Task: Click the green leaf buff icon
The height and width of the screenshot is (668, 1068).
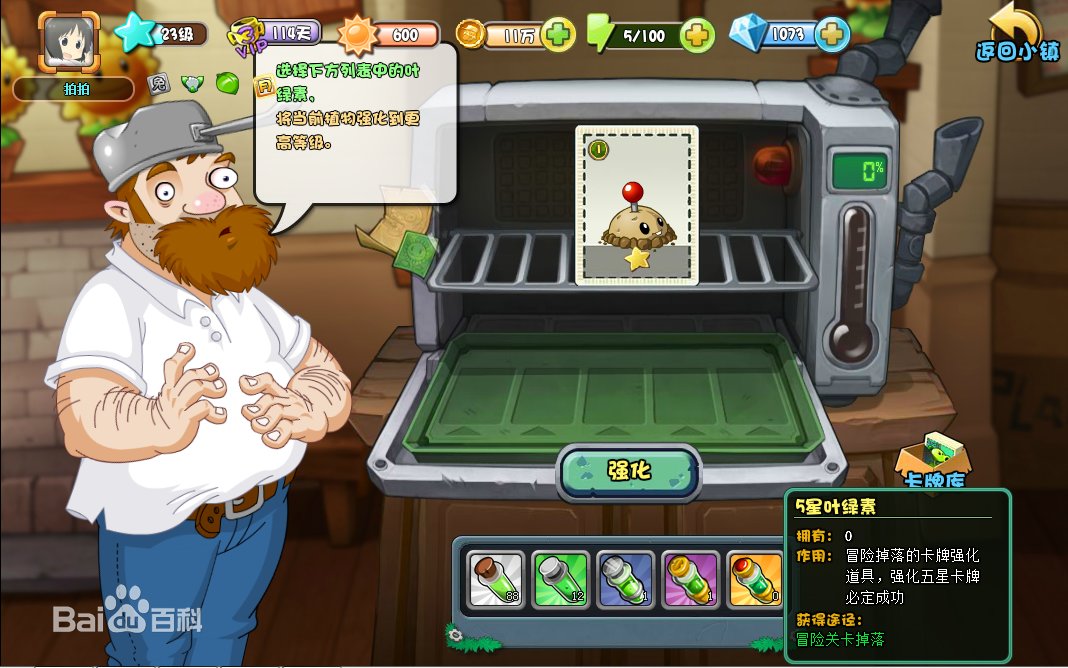Action: (227, 82)
